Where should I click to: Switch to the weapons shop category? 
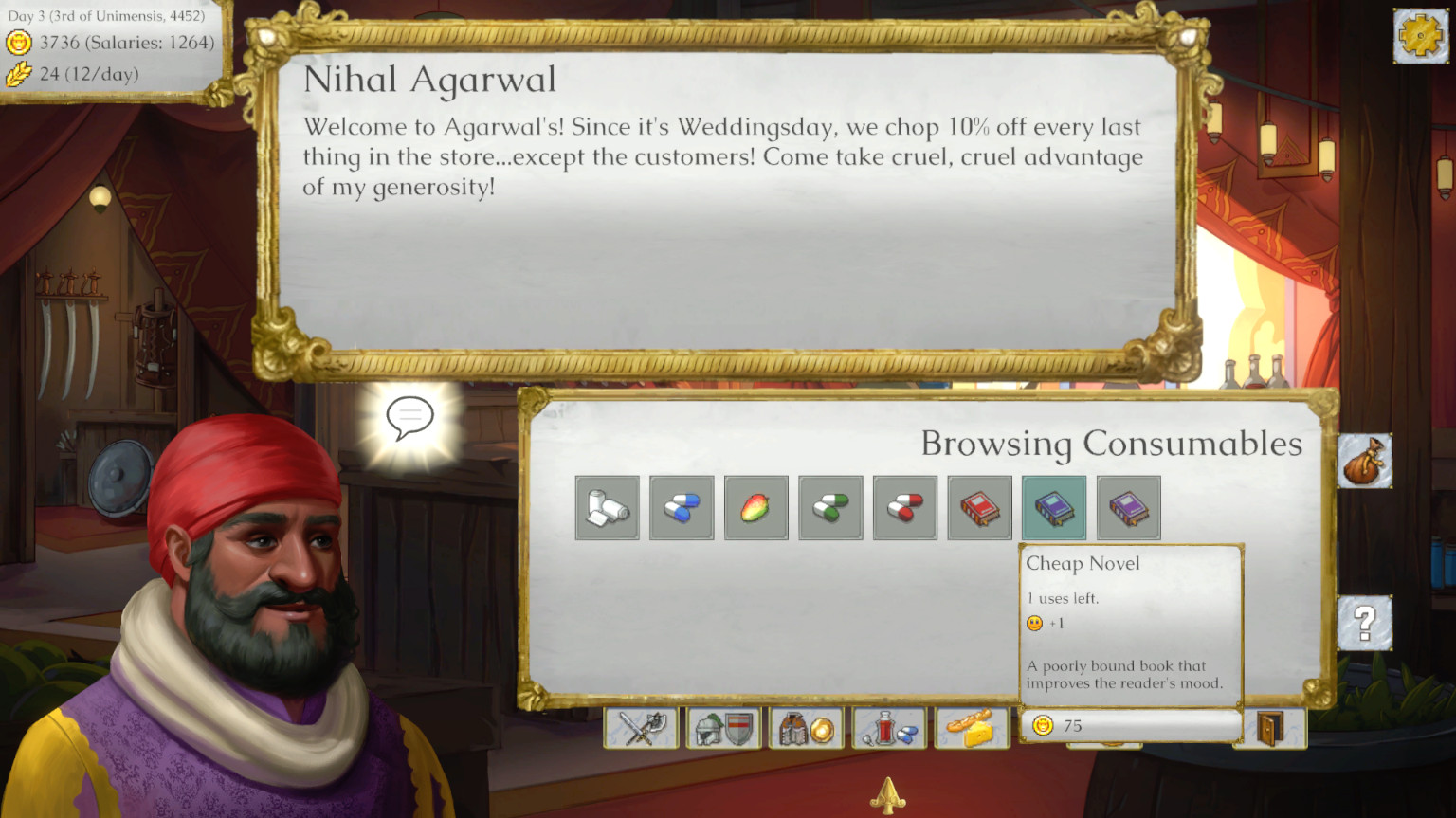pos(642,728)
